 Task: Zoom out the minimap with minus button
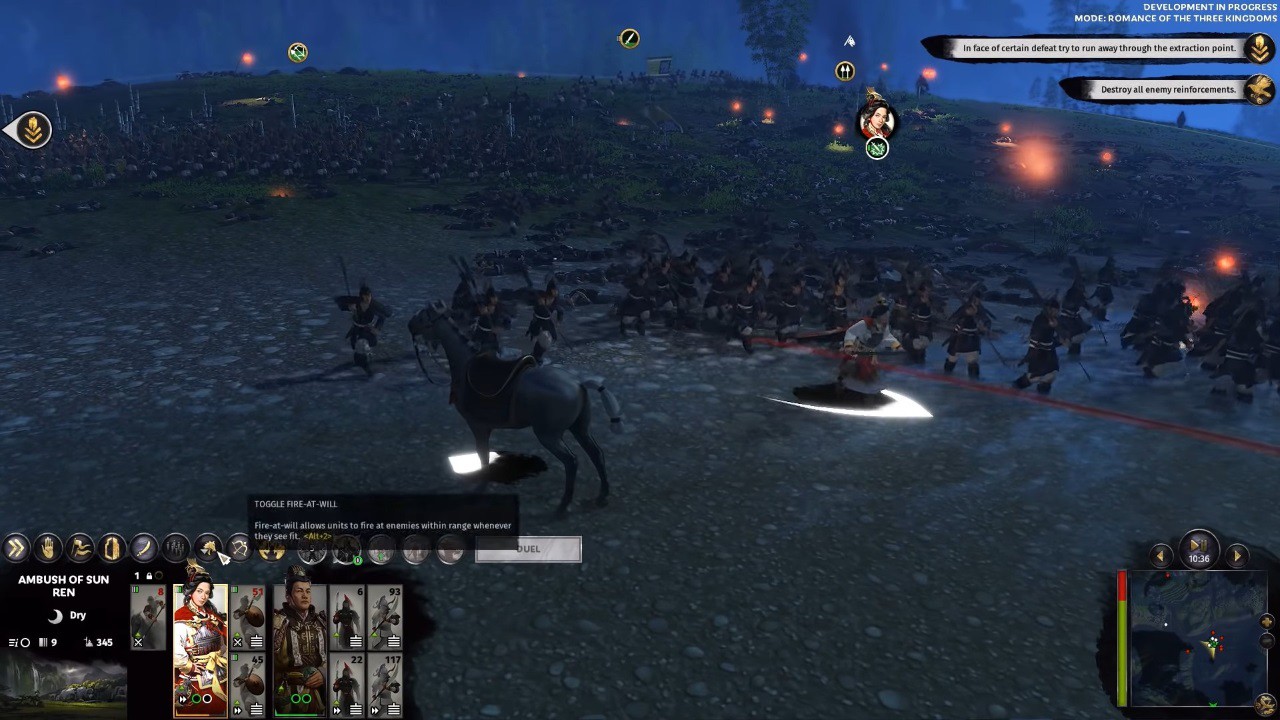tap(1267, 641)
